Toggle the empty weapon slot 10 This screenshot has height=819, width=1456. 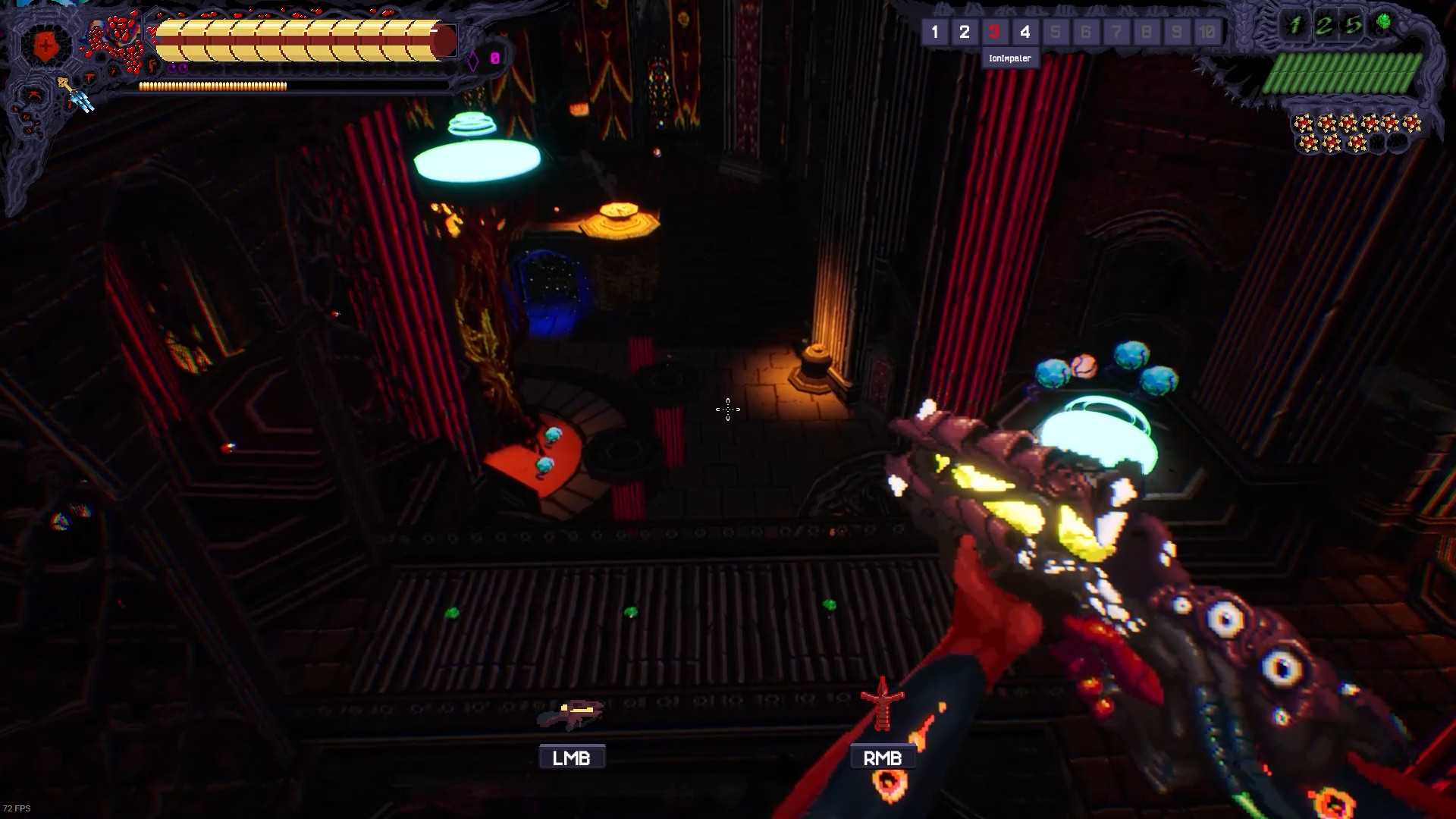[1207, 33]
